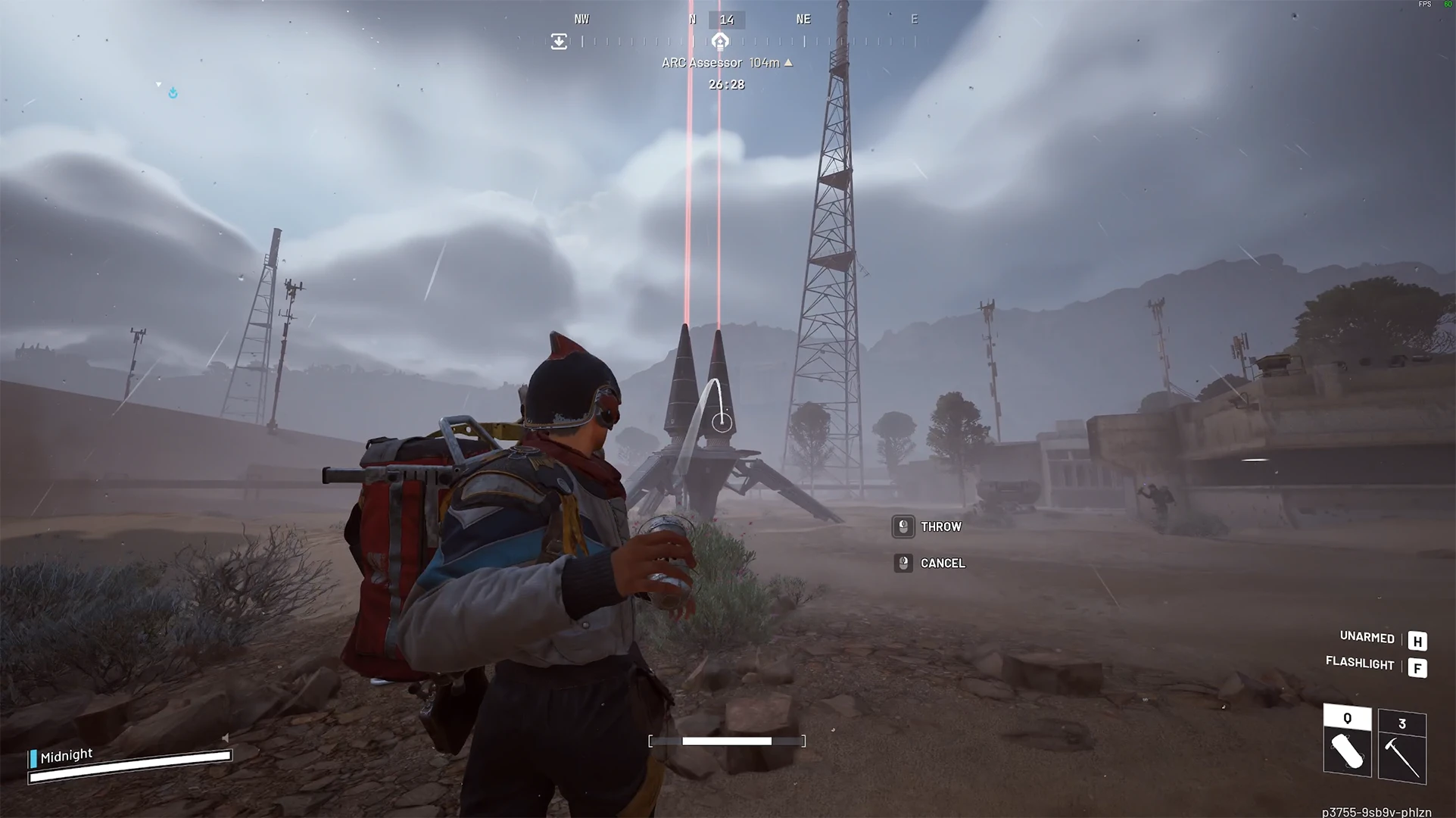This screenshot has width=1456, height=818.
Task: Click the UNARMED H keybind icon
Action: tap(1417, 640)
